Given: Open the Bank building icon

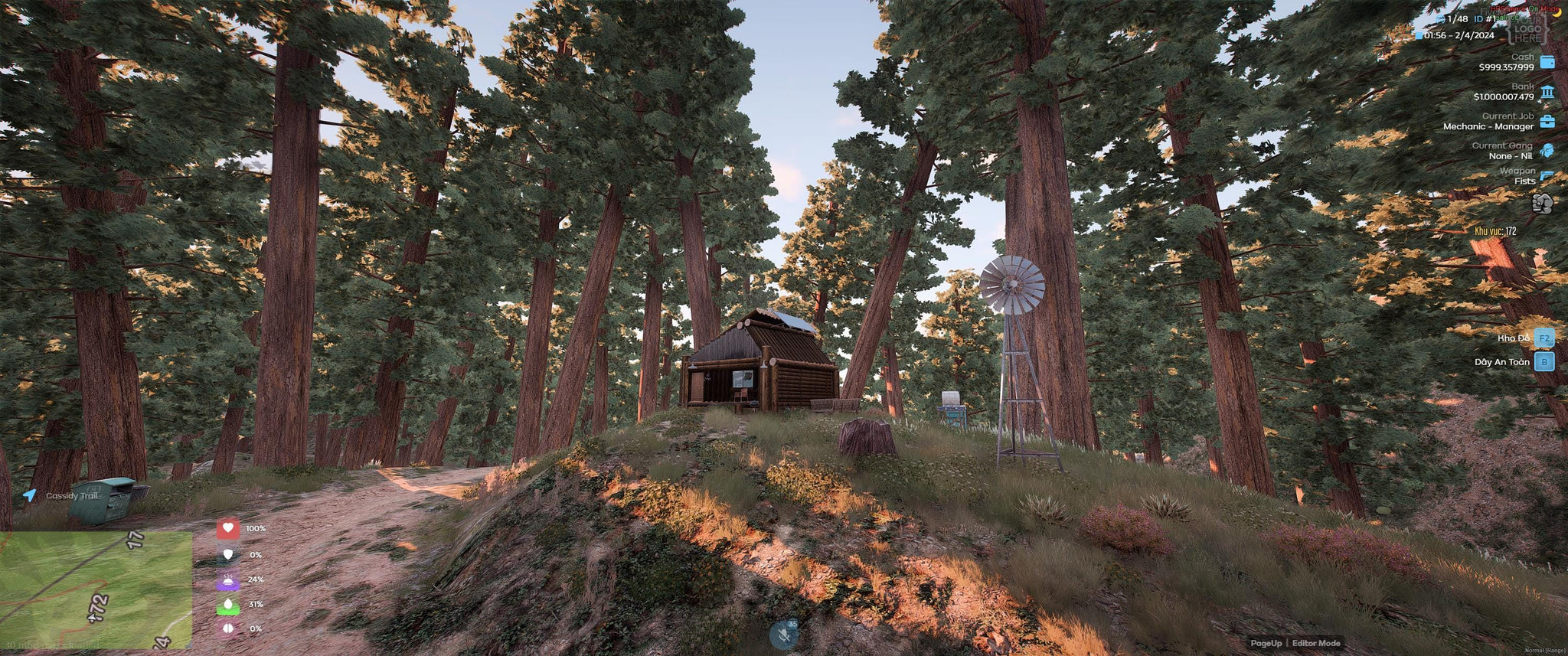Looking at the screenshot, I should (1547, 93).
